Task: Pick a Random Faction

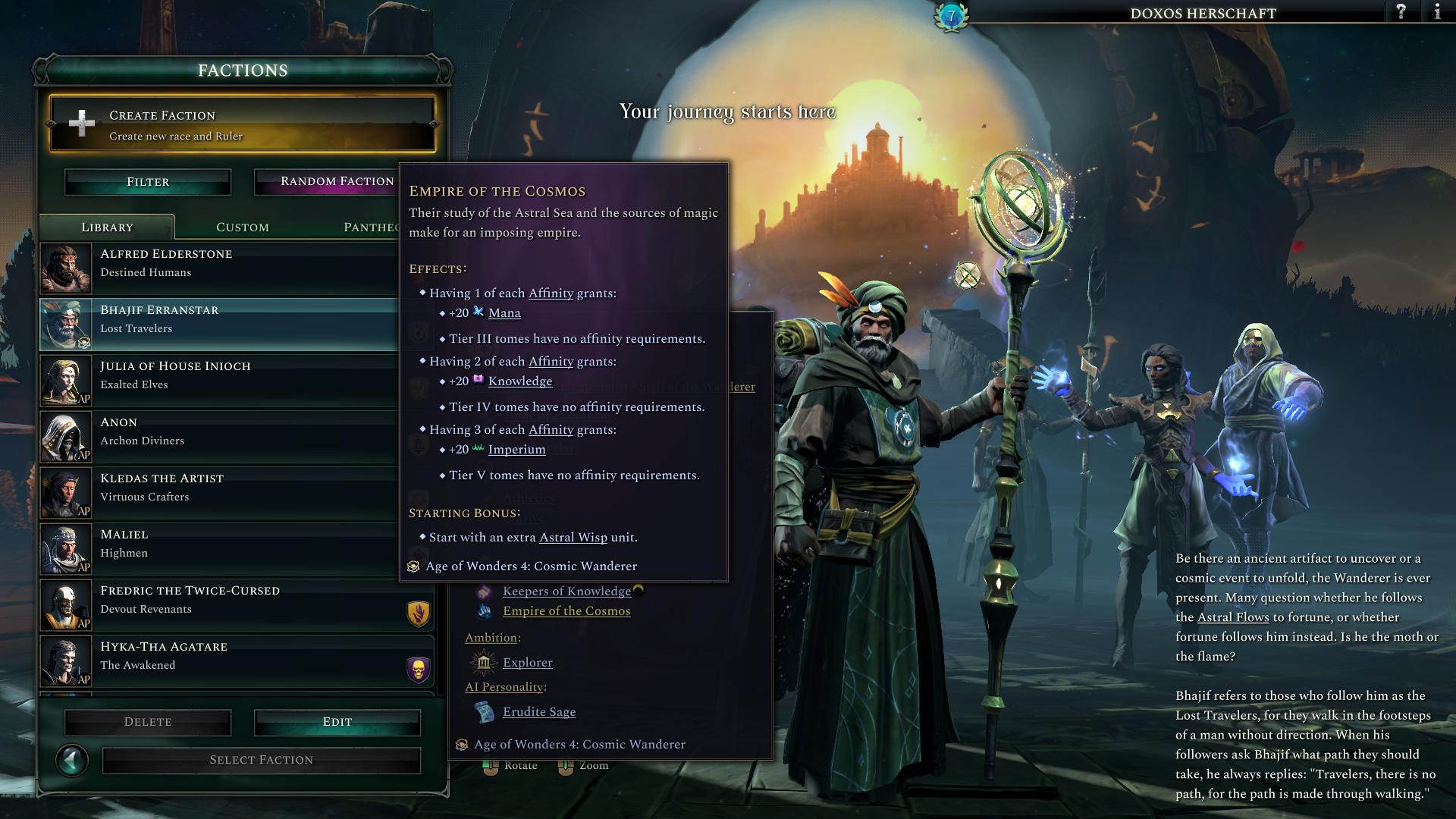Action: coord(328,182)
